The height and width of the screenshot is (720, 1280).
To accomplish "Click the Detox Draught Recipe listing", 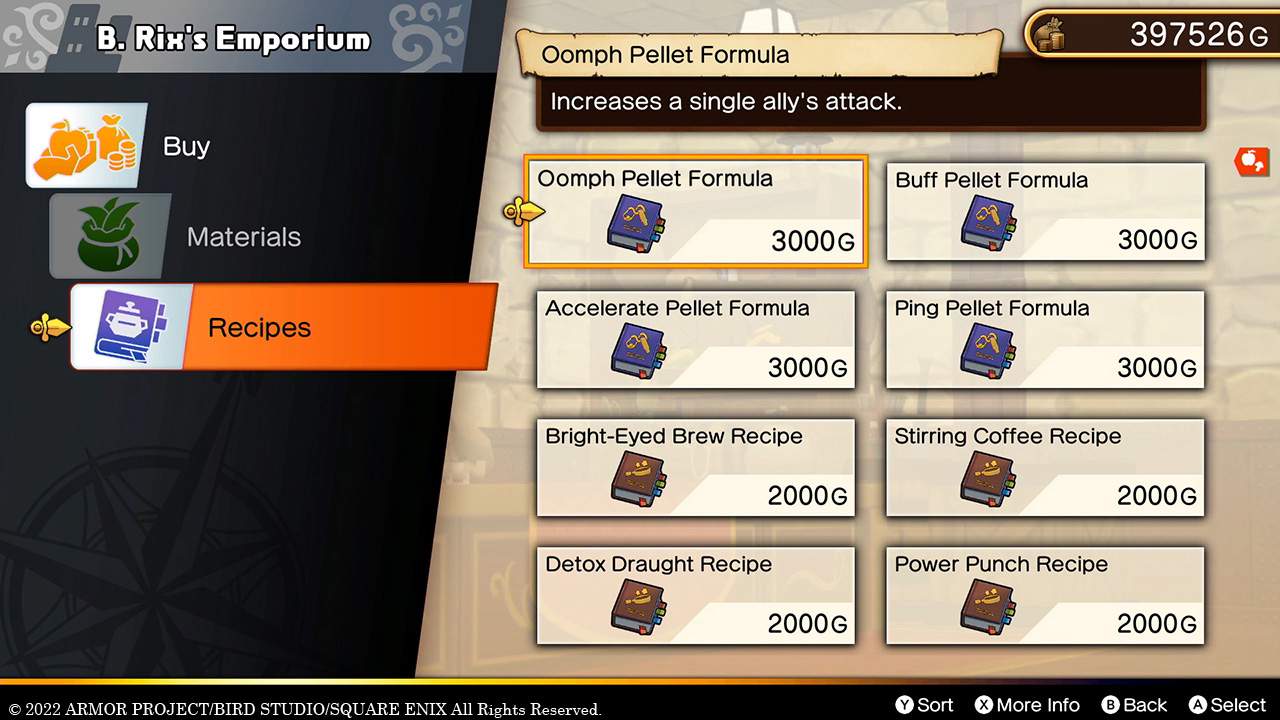I will (696, 596).
